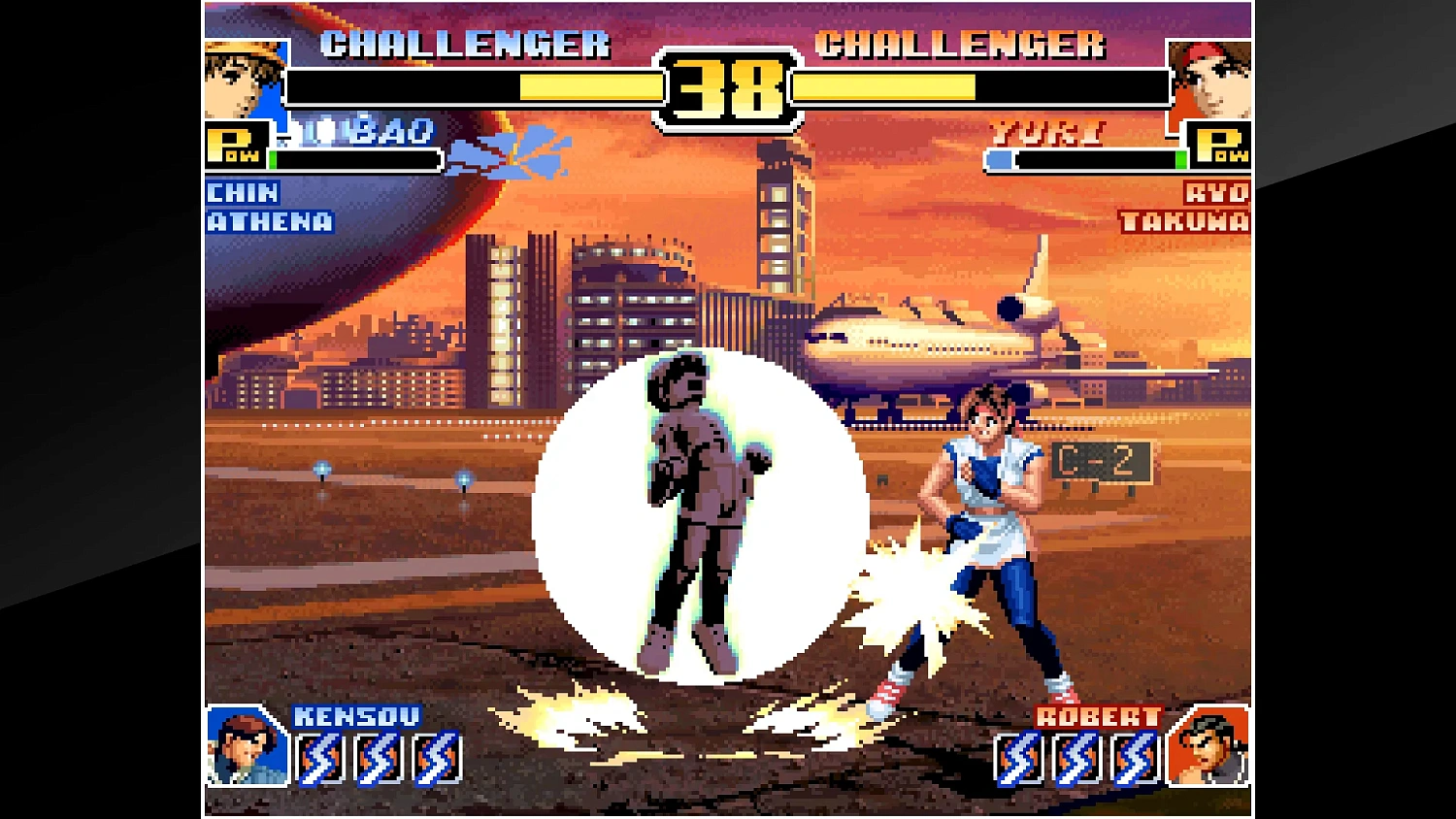
Task: Toggle the green POW gauge beside Bao's health bar
Action: point(275,158)
